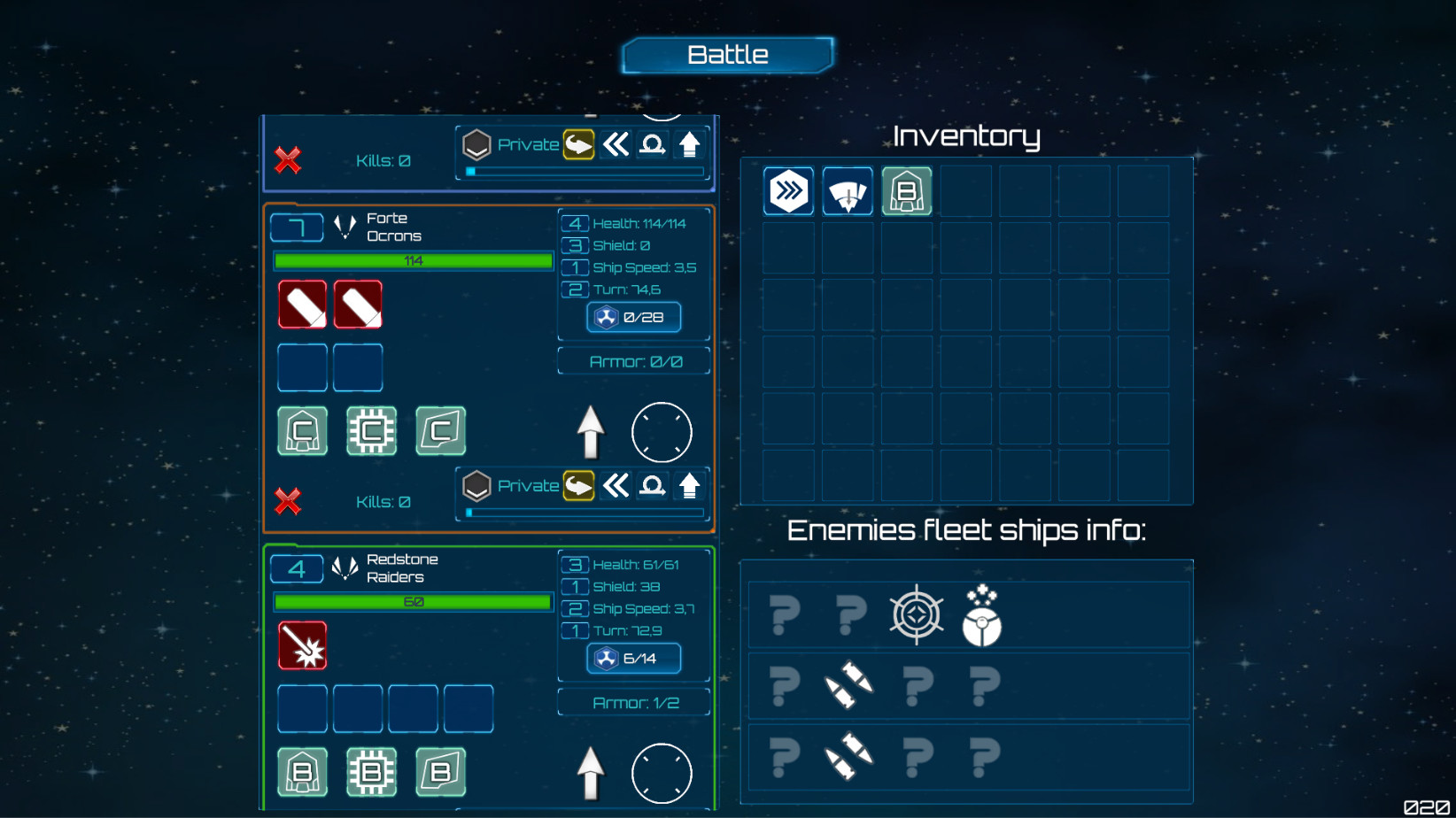Remove Forte Ocrons with its red X
The image size is (1456, 818).
coord(288,501)
